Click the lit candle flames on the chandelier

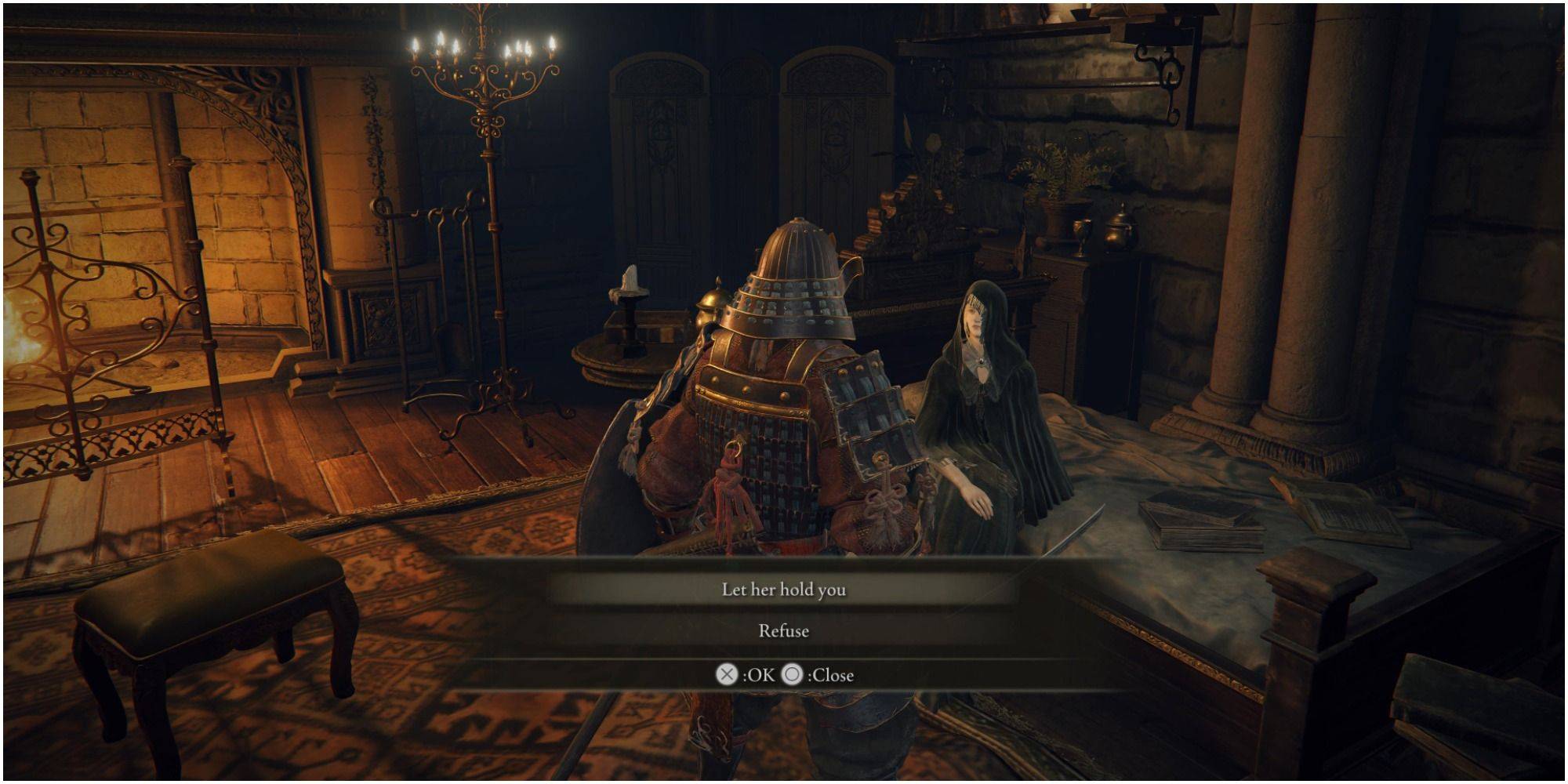482,47
